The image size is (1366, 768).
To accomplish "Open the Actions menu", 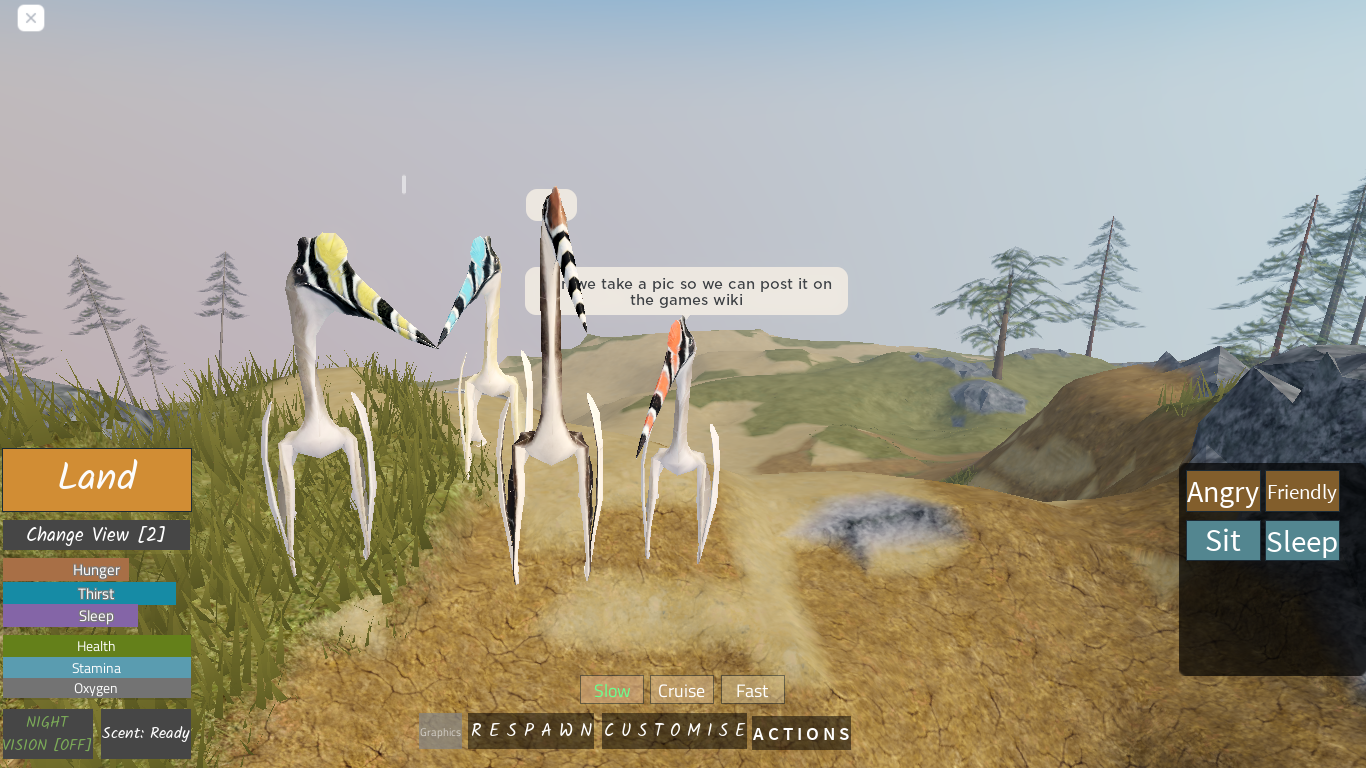I will (801, 734).
